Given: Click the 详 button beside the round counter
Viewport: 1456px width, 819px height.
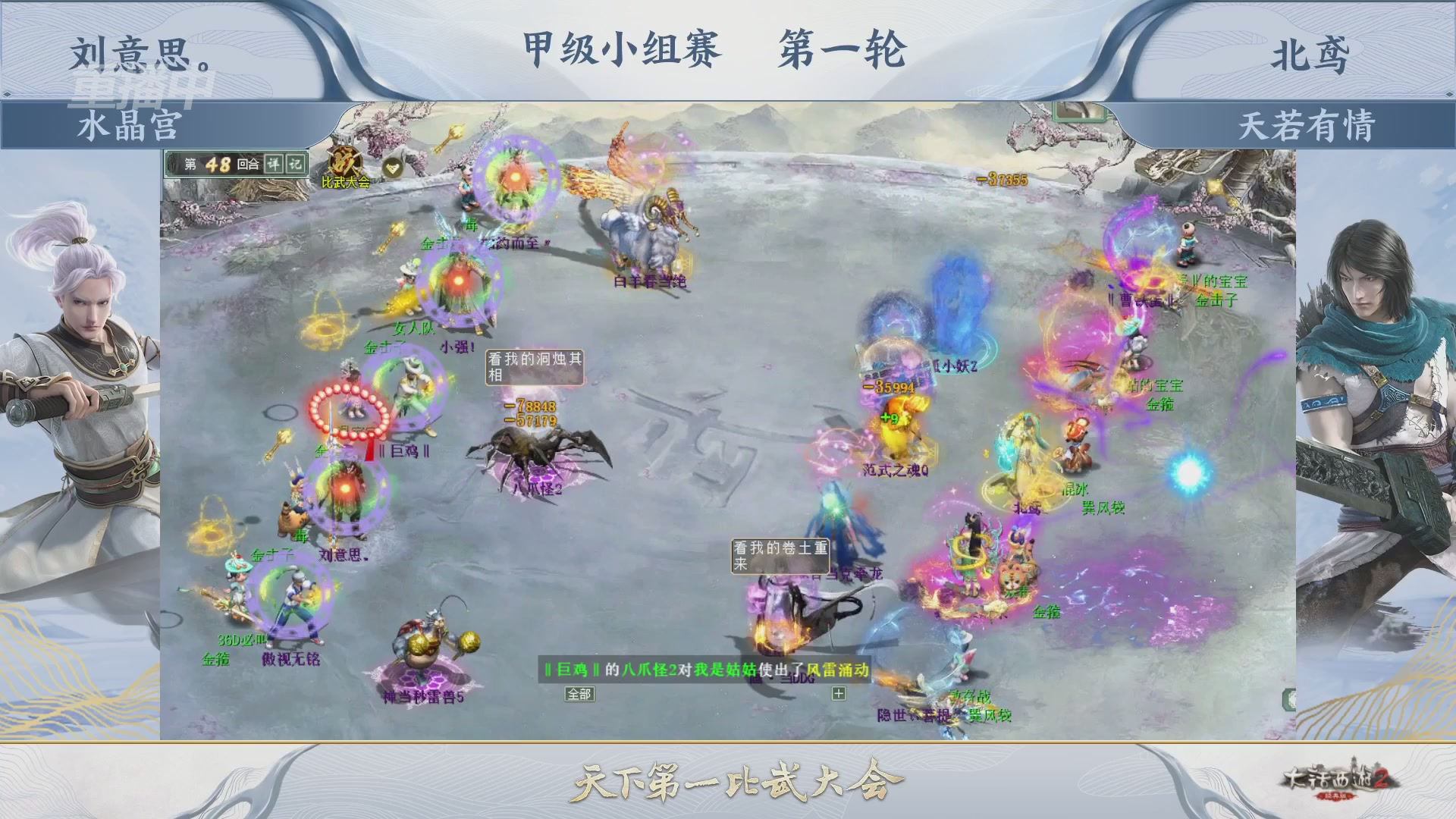Looking at the screenshot, I should point(274,164).
